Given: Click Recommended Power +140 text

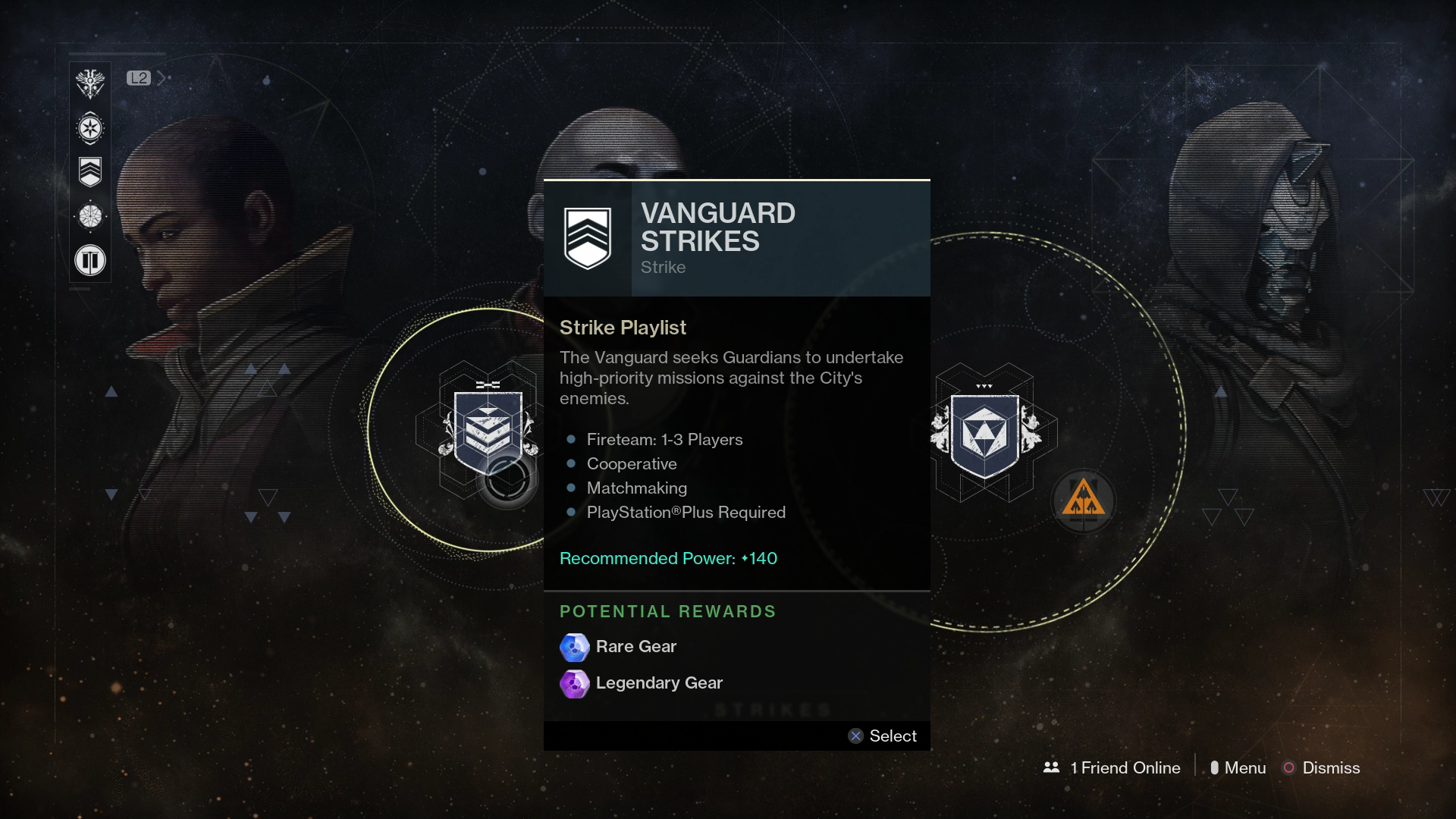Looking at the screenshot, I should [x=668, y=557].
